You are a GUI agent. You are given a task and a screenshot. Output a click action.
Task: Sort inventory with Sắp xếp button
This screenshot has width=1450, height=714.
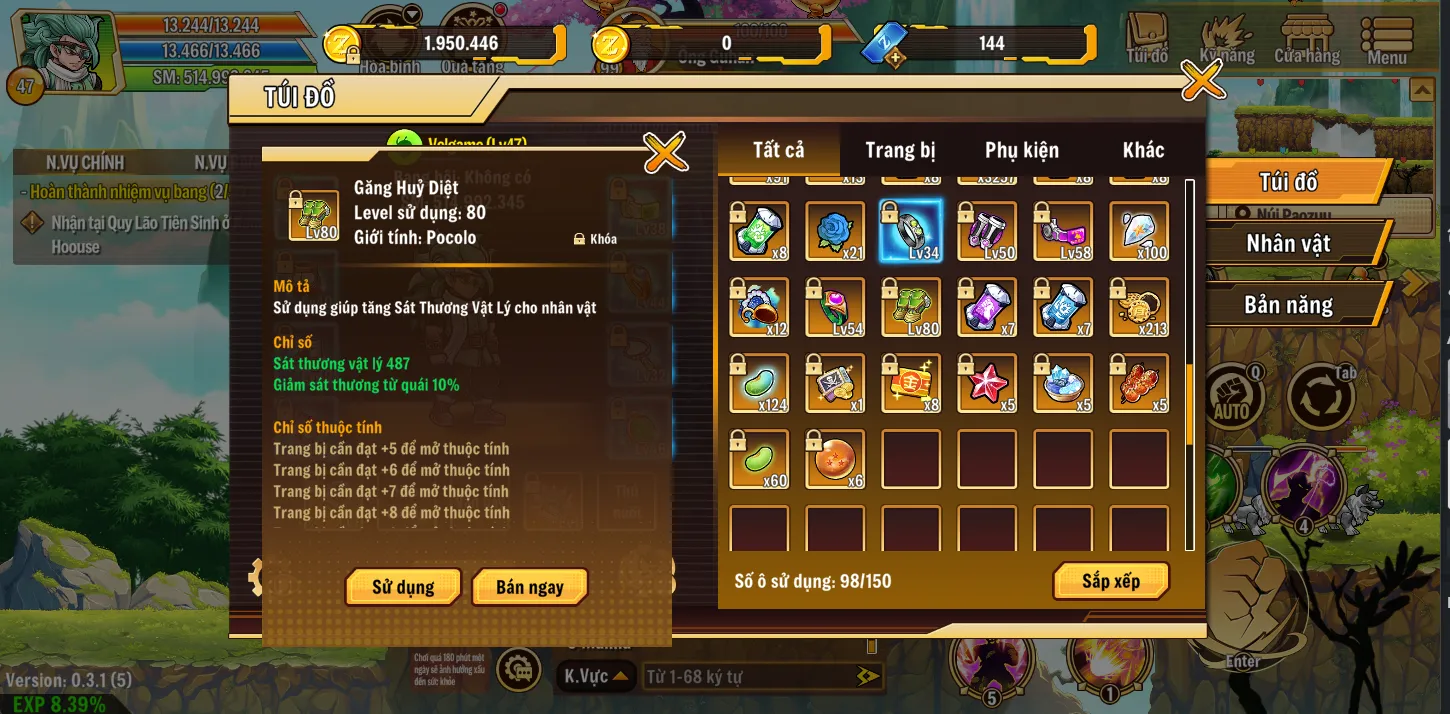(x=1110, y=581)
